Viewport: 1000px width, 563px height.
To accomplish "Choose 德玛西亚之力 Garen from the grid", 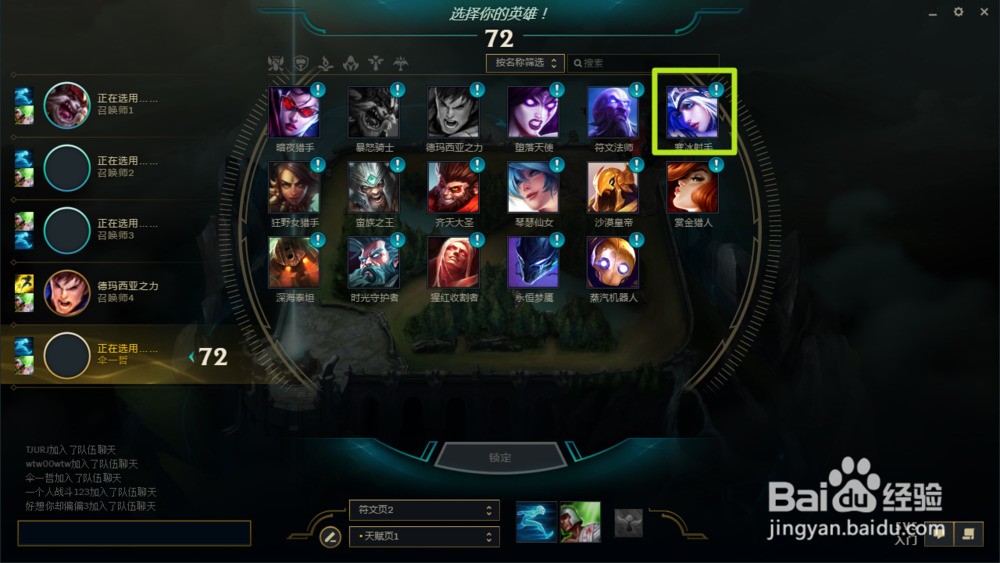I will 453,112.
